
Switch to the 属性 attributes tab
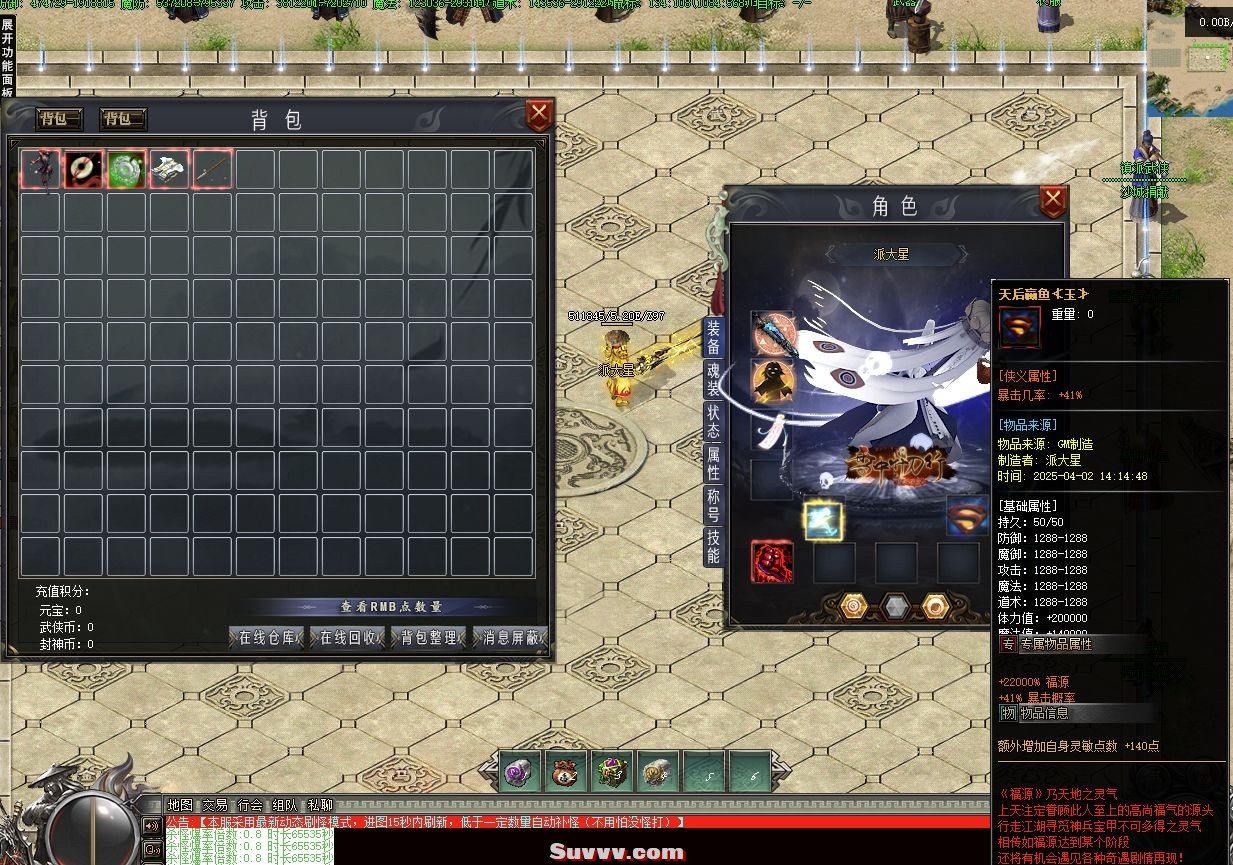[713, 463]
